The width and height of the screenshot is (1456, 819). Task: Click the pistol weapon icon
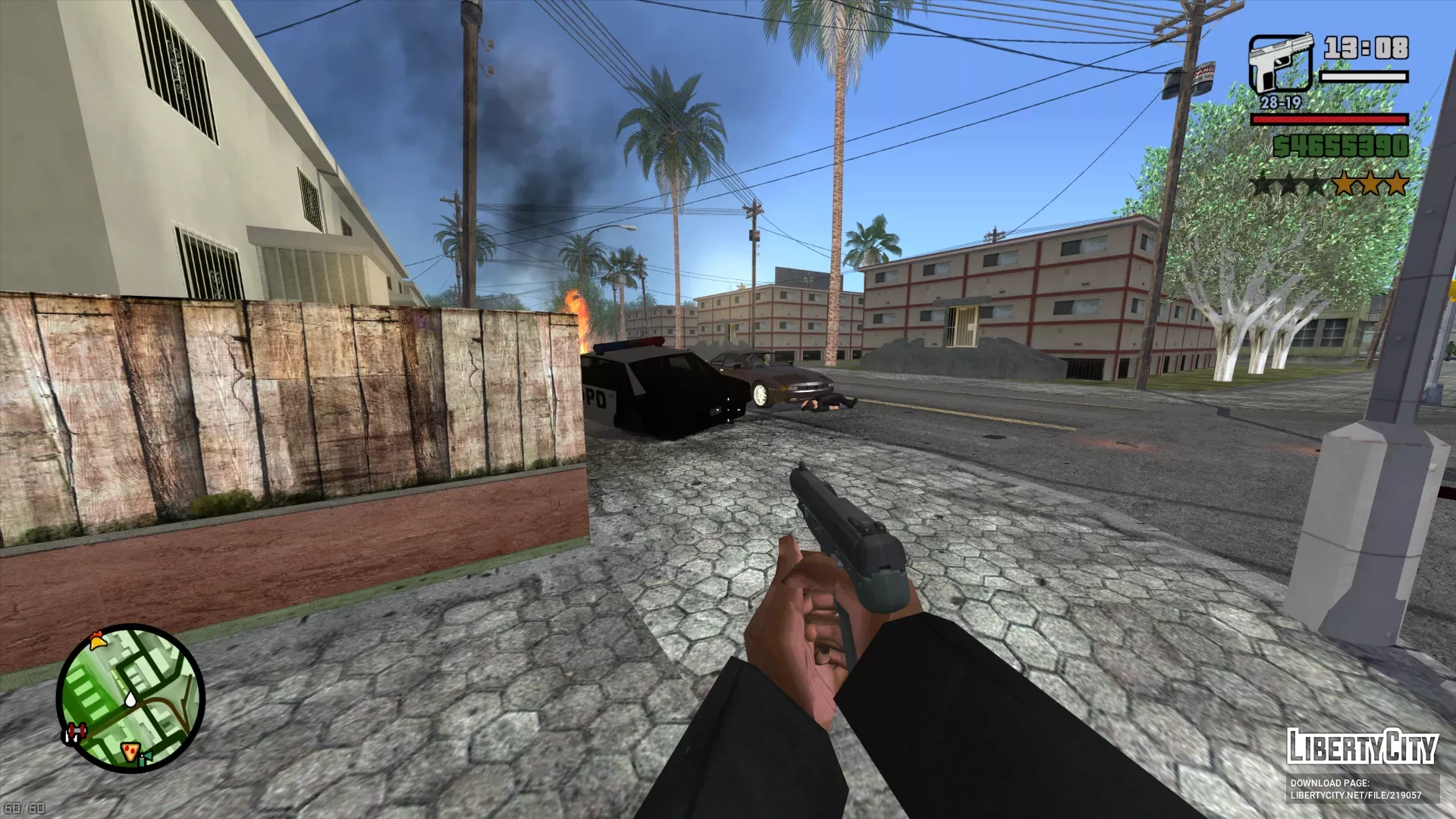click(1280, 64)
